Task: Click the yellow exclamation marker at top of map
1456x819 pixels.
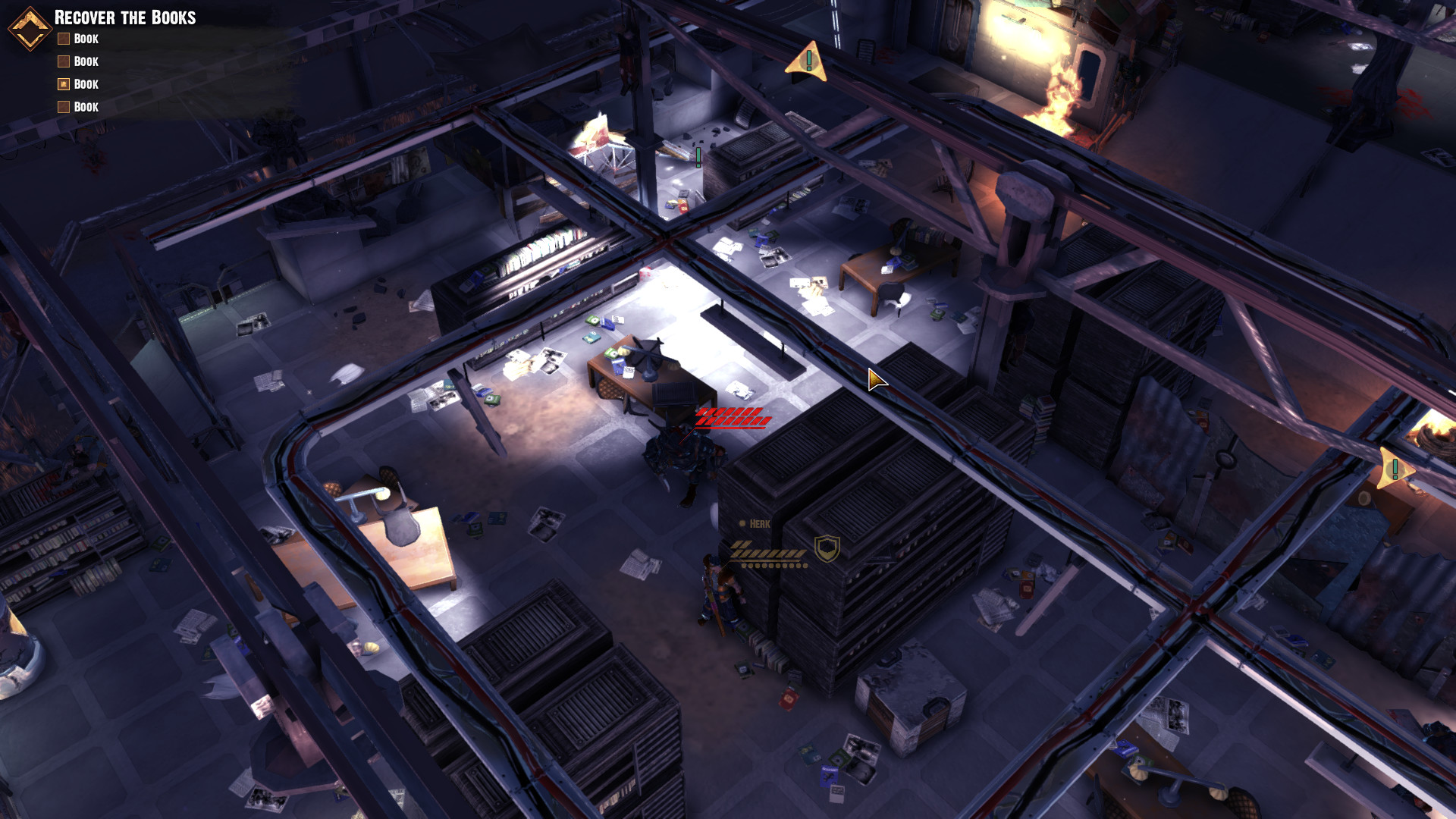Action: pyautogui.click(x=809, y=61)
